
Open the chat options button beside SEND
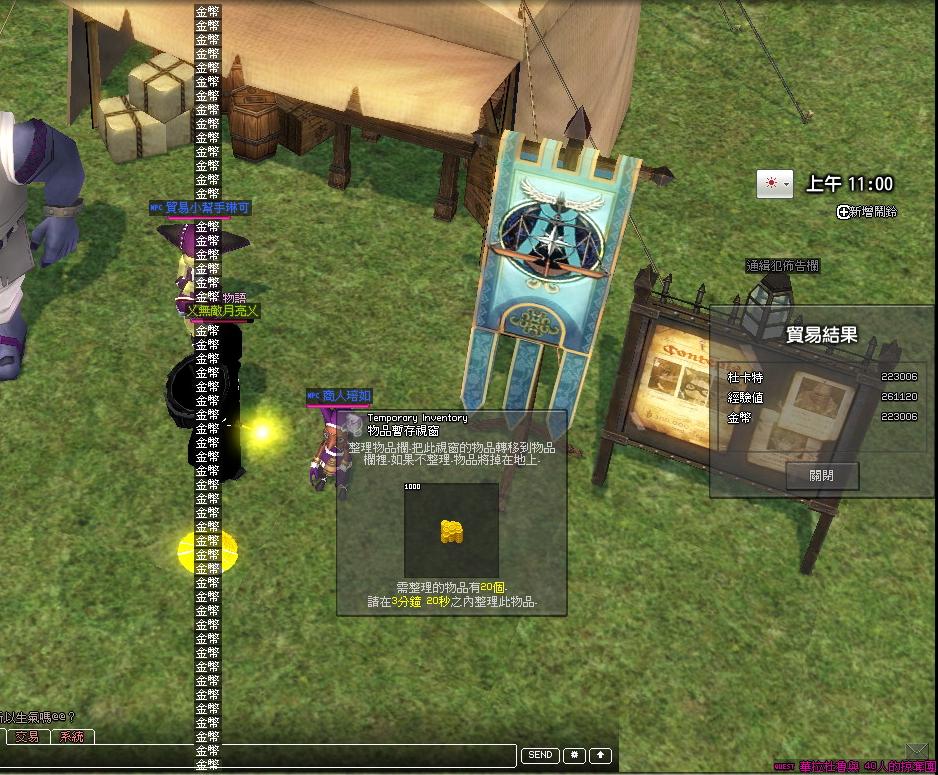574,755
